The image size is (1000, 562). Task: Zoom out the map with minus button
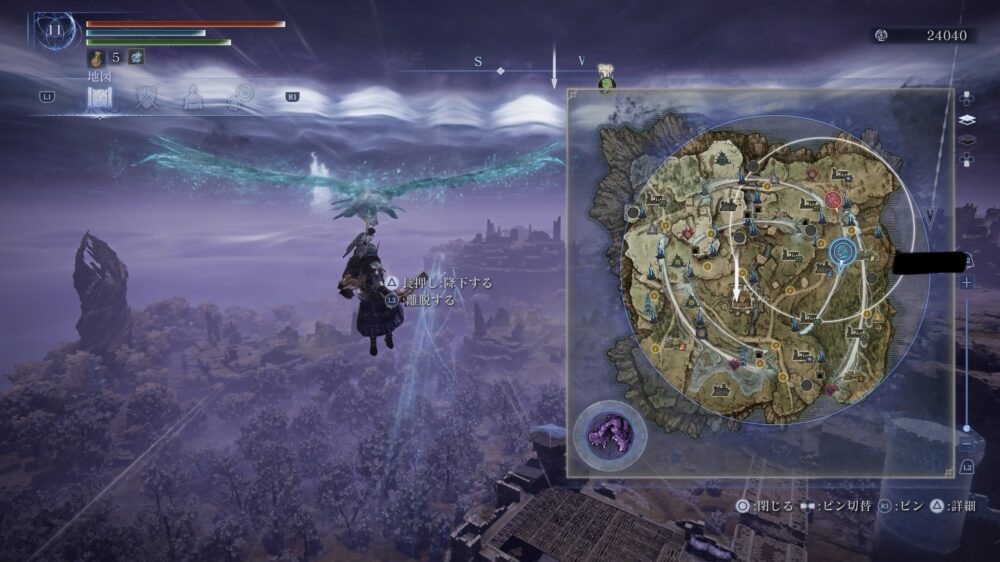coord(967,442)
